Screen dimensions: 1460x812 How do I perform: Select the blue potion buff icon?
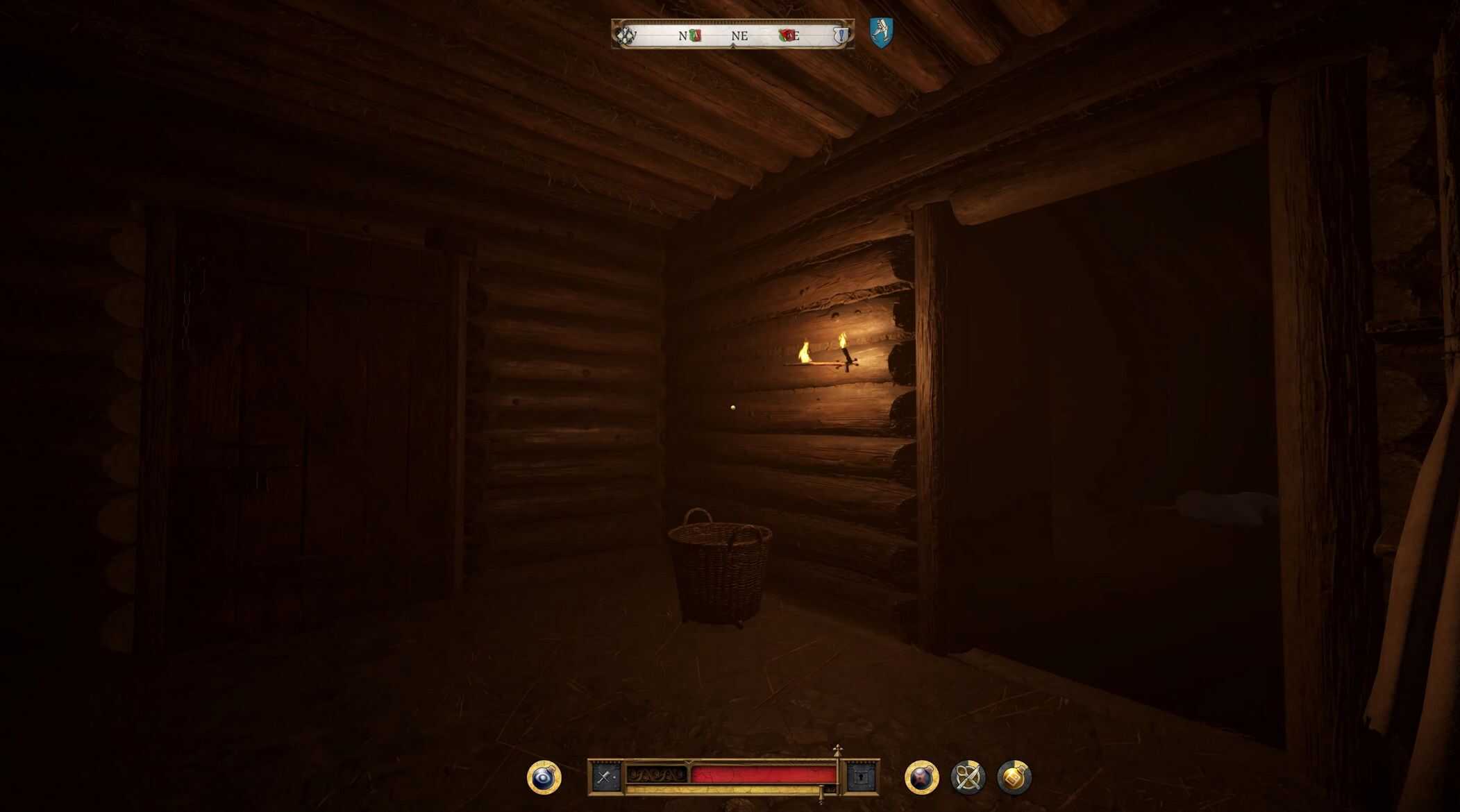pyautogui.click(x=544, y=777)
